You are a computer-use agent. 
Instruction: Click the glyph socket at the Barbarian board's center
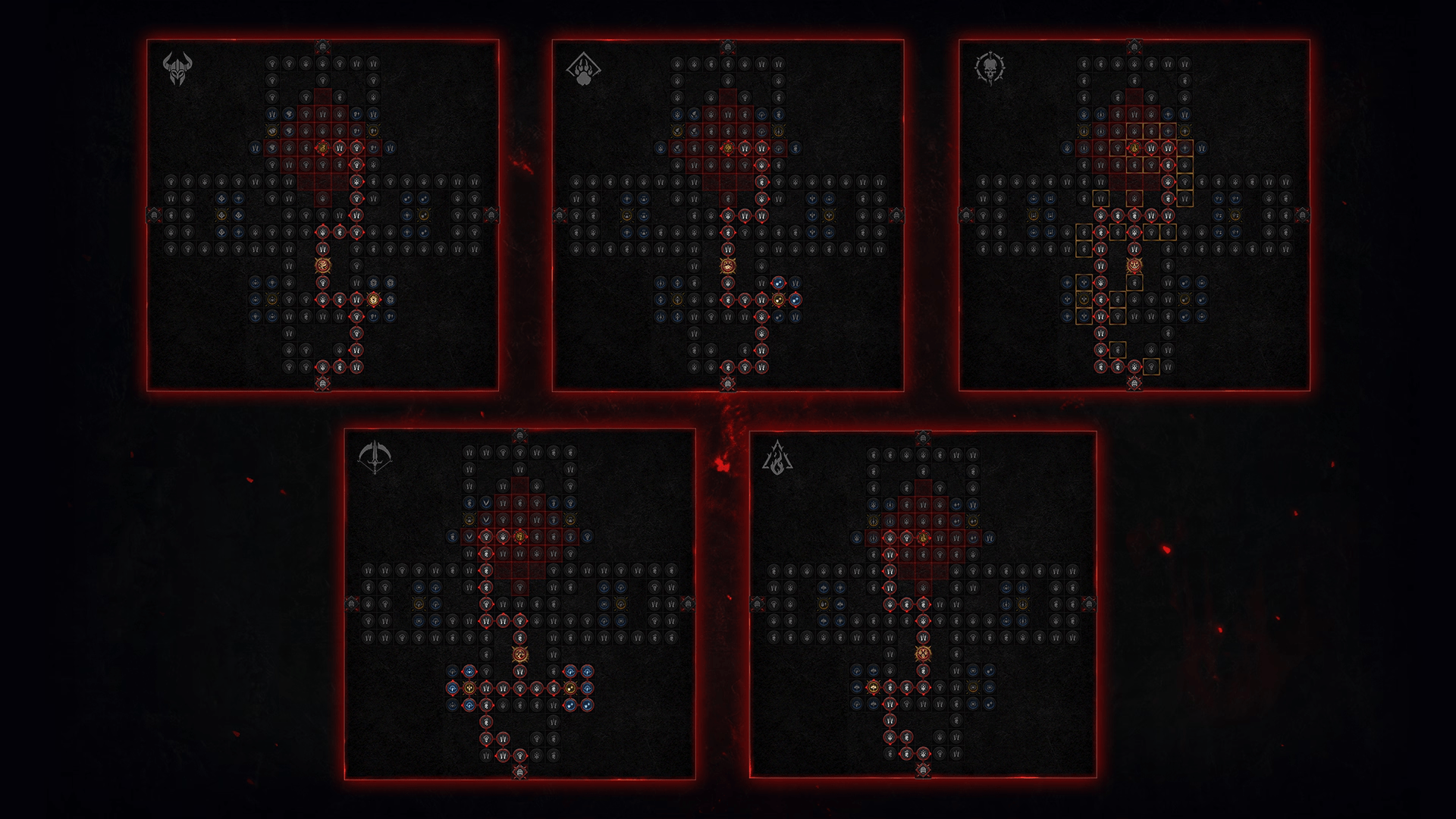pos(322,265)
